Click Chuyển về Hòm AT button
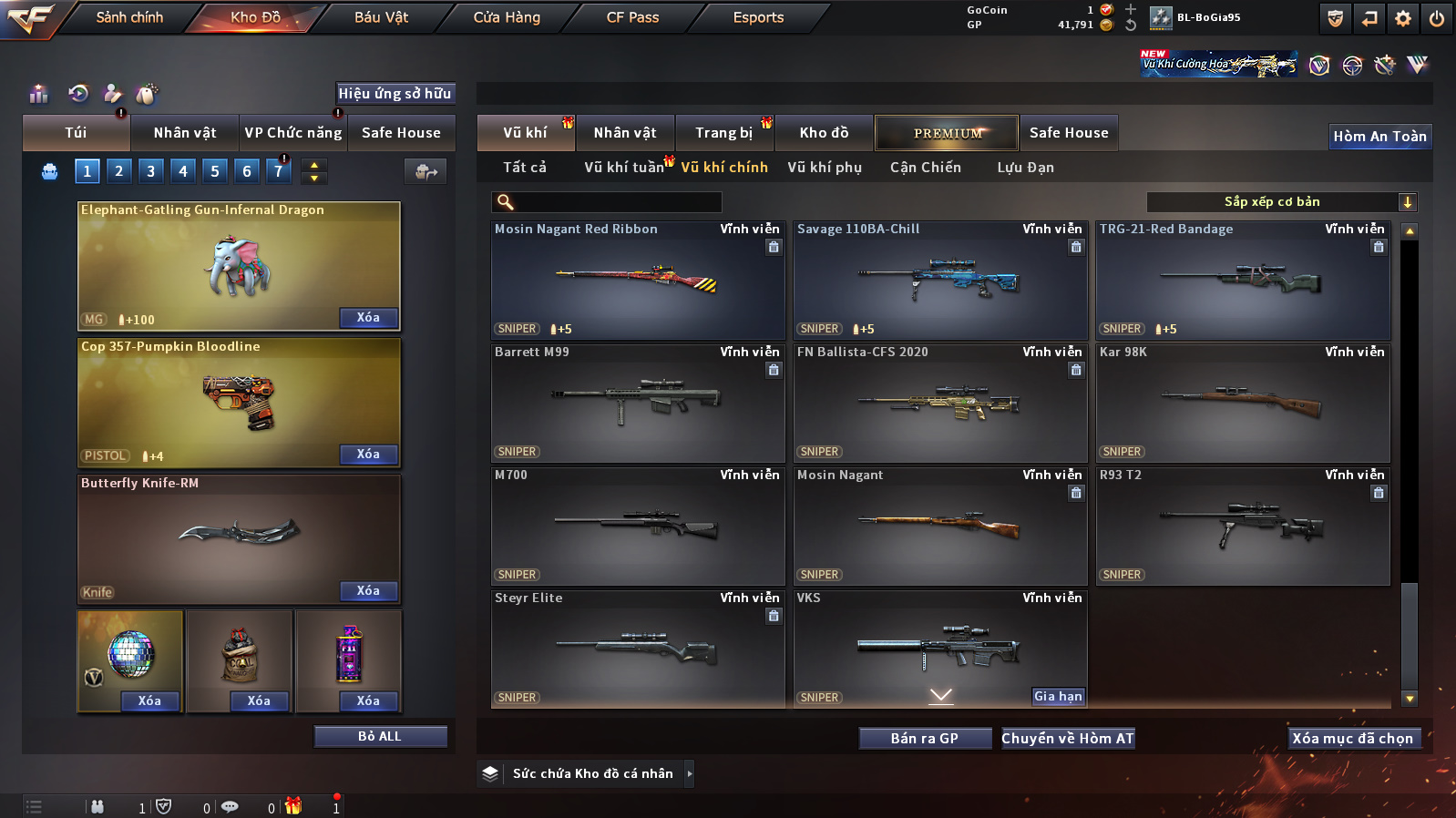 tap(1068, 739)
